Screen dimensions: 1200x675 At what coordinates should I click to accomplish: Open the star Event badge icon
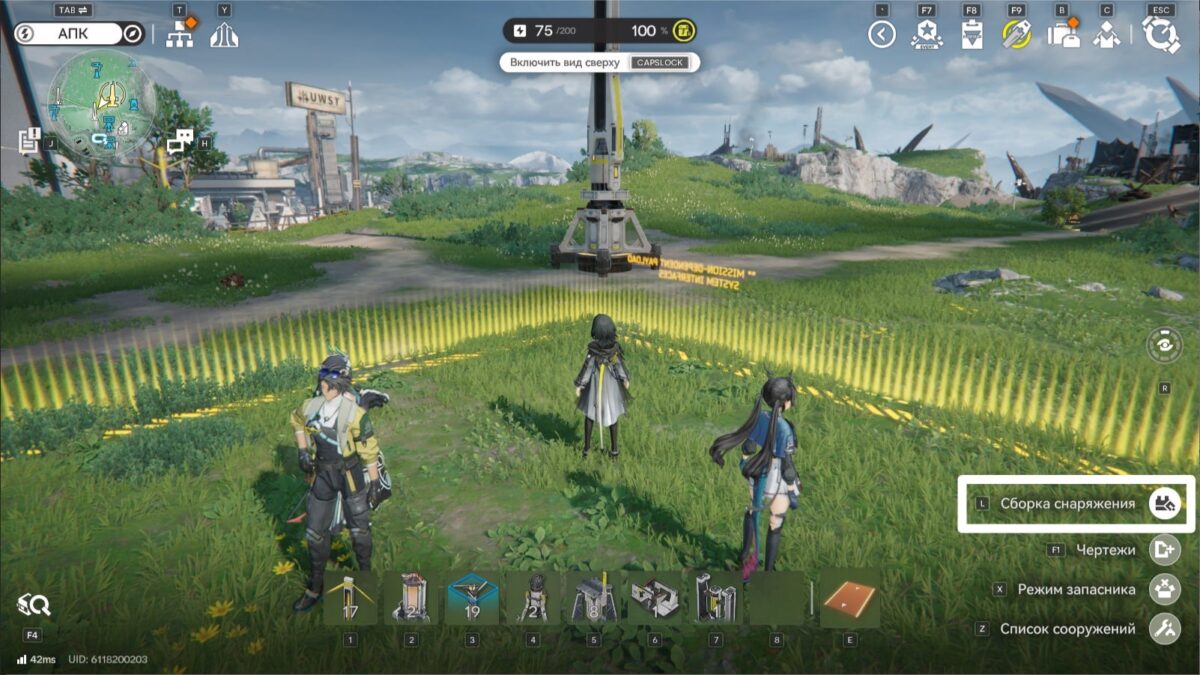tap(926, 35)
